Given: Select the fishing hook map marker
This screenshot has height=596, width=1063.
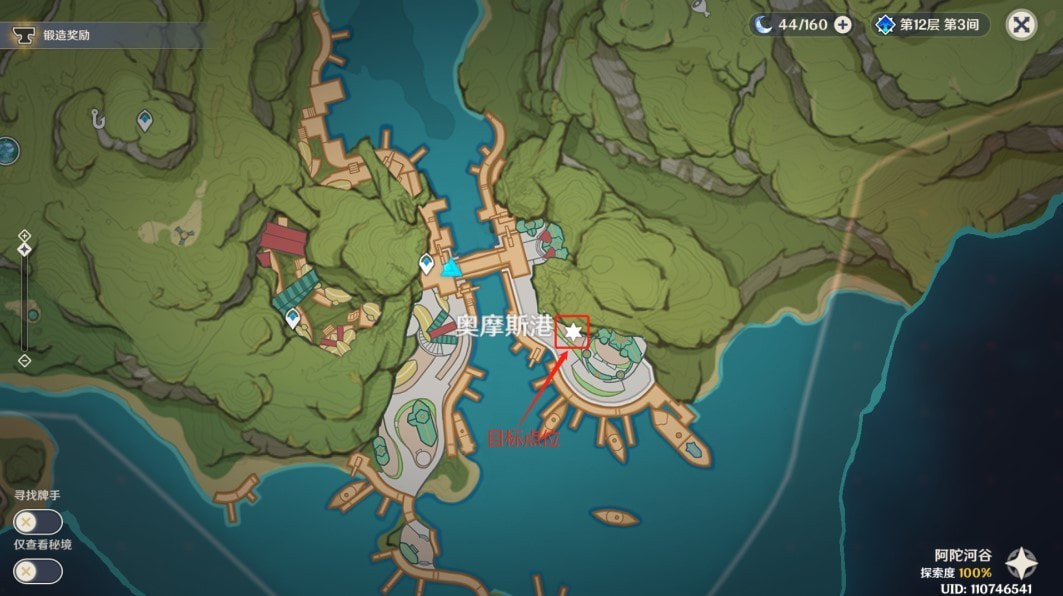Looking at the screenshot, I should 97,118.
